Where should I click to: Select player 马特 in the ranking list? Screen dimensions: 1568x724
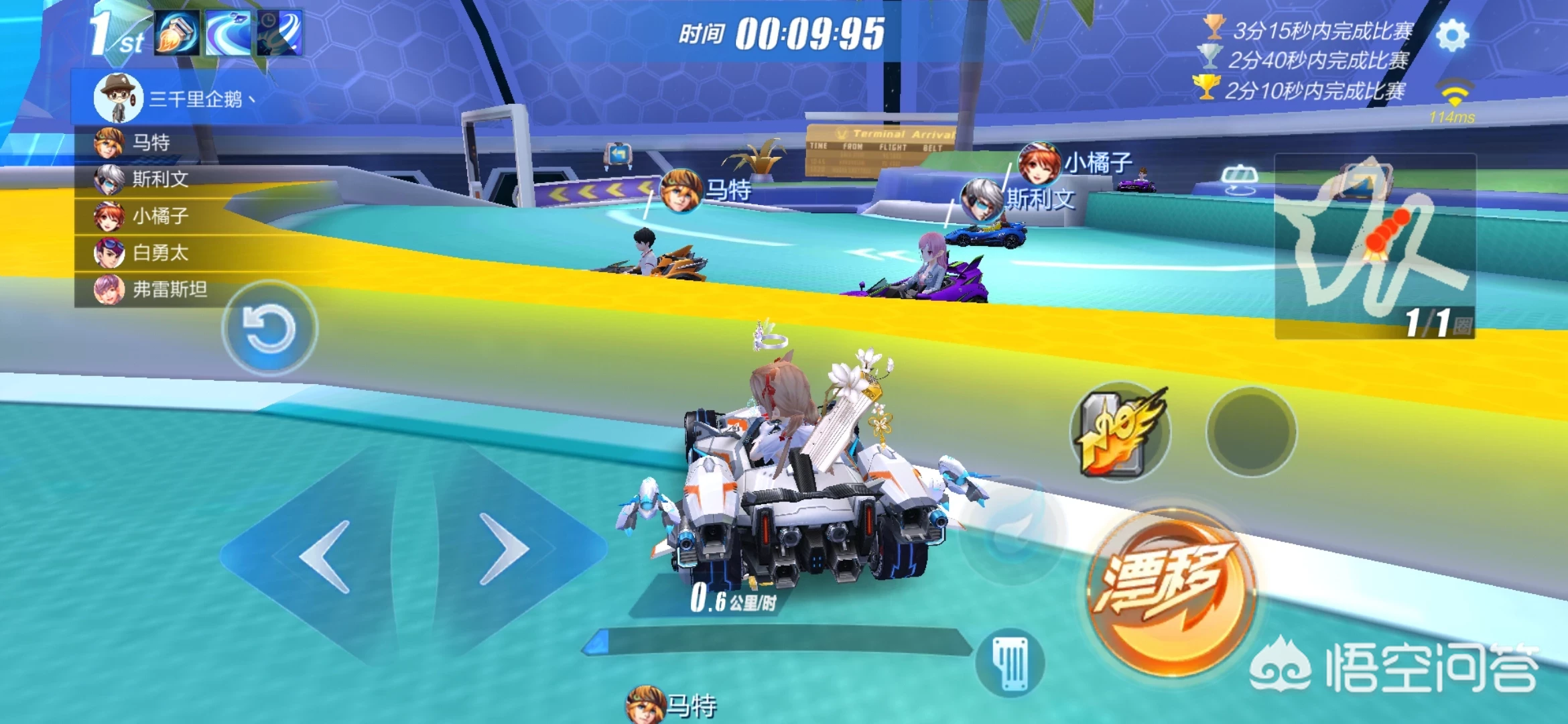click(x=151, y=143)
